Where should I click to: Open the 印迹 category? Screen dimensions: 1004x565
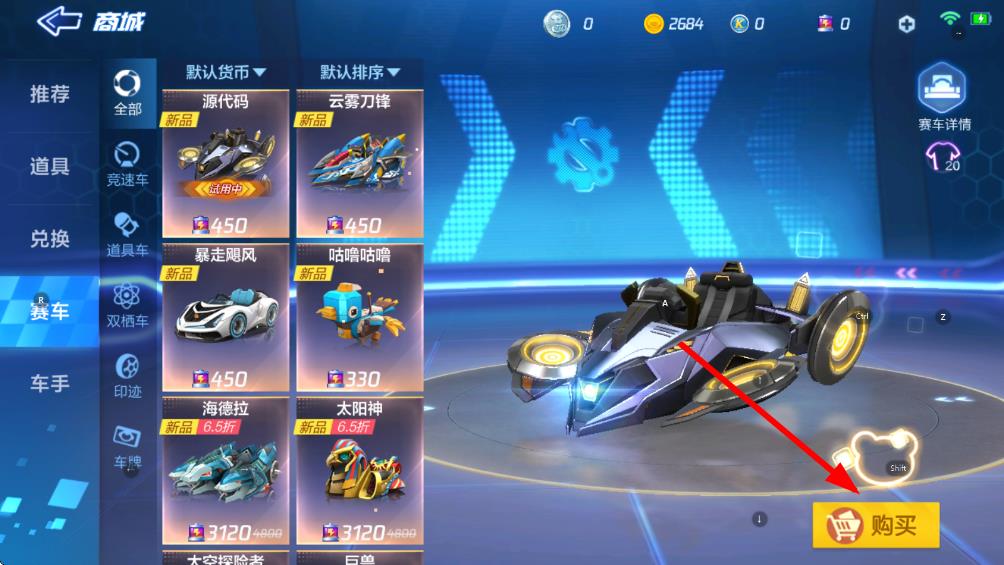pyautogui.click(x=128, y=375)
